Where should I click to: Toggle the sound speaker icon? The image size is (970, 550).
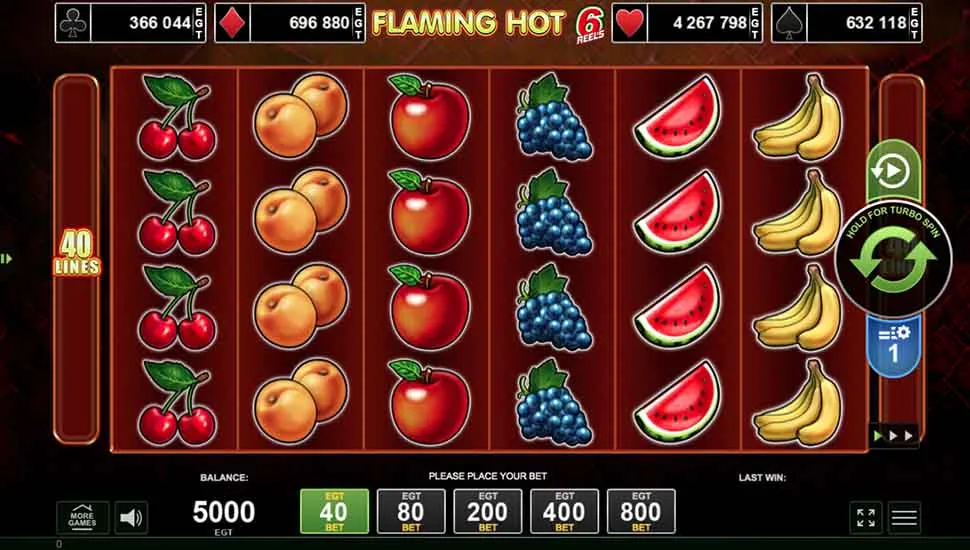[x=131, y=517]
